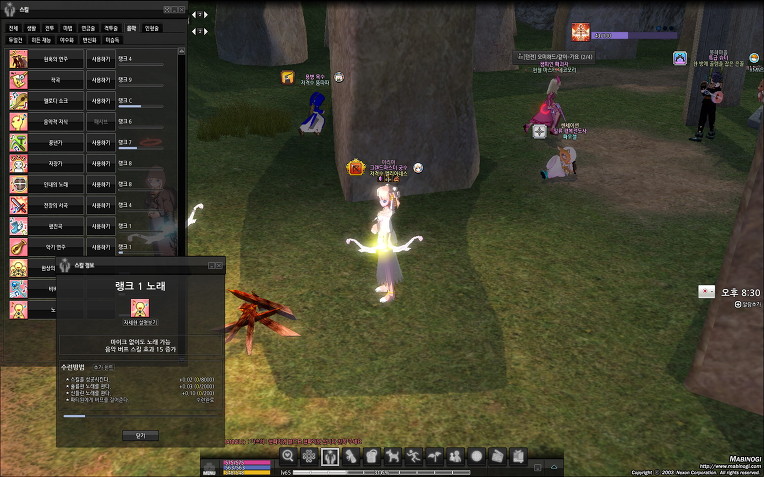The image size is (764, 477).
Task: Switch to the 마법 skill tab
Action: tap(68, 28)
